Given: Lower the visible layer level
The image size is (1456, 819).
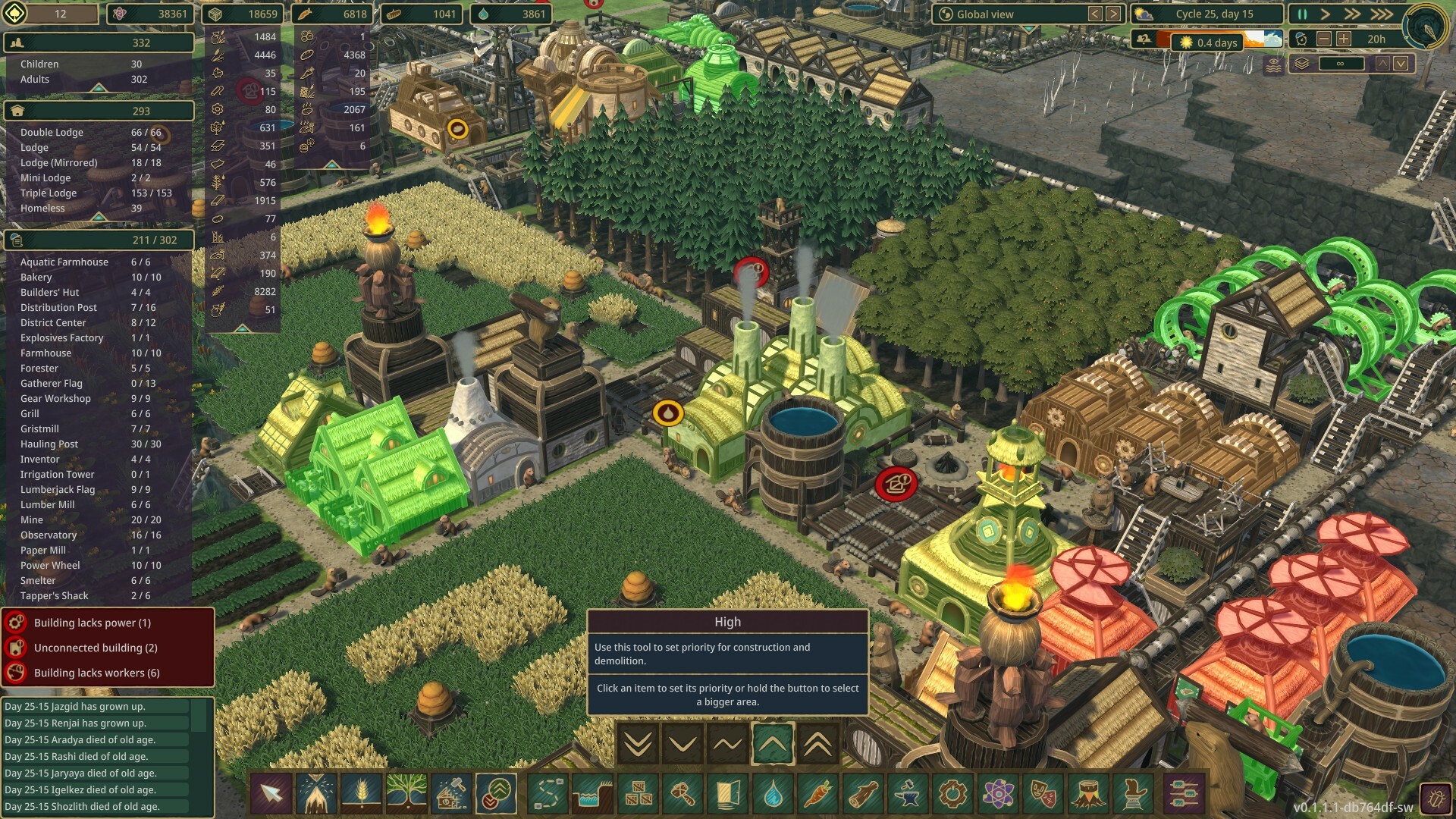Looking at the screenshot, I should (1401, 64).
